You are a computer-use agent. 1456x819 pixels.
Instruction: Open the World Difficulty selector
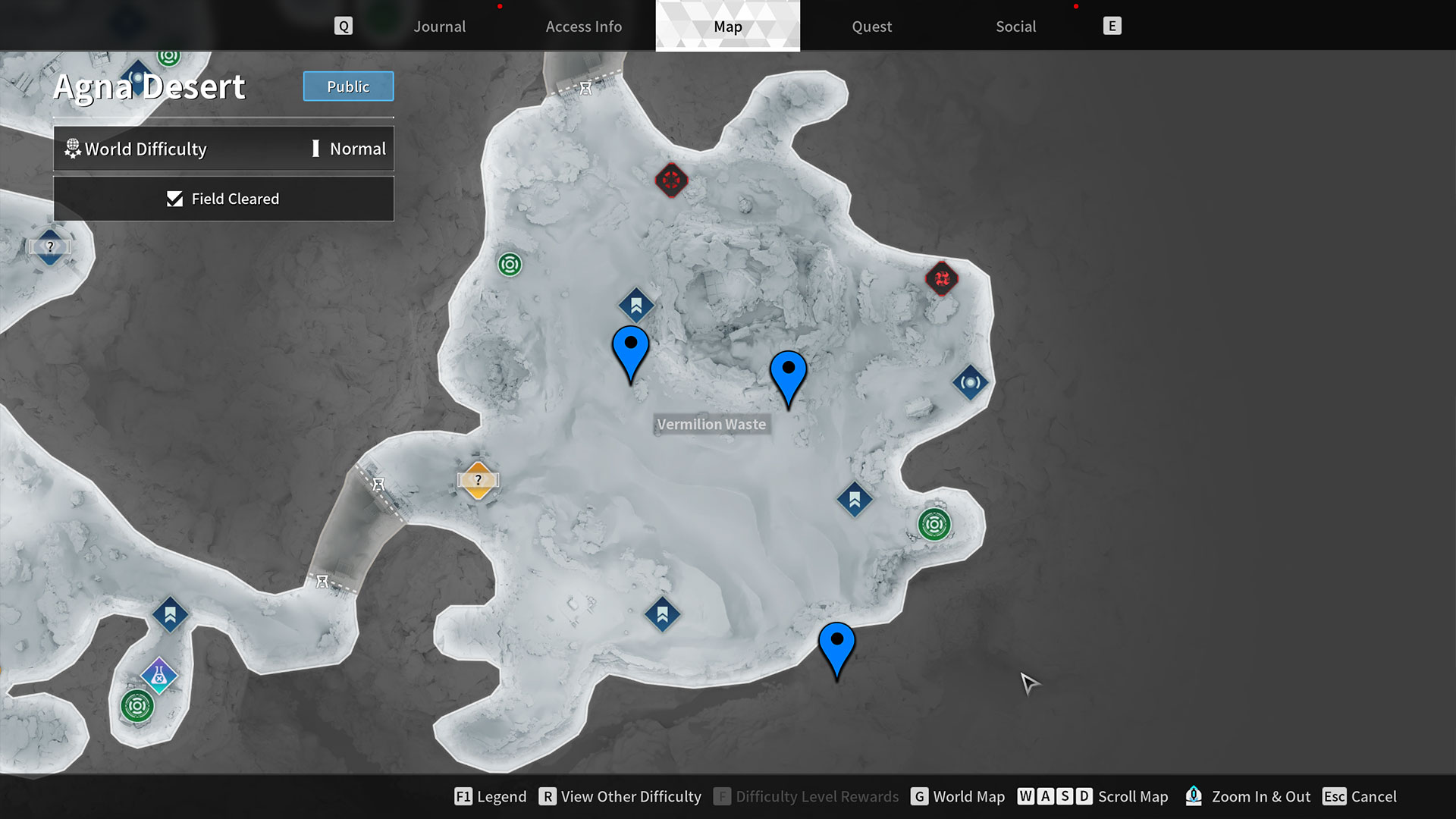point(144,149)
